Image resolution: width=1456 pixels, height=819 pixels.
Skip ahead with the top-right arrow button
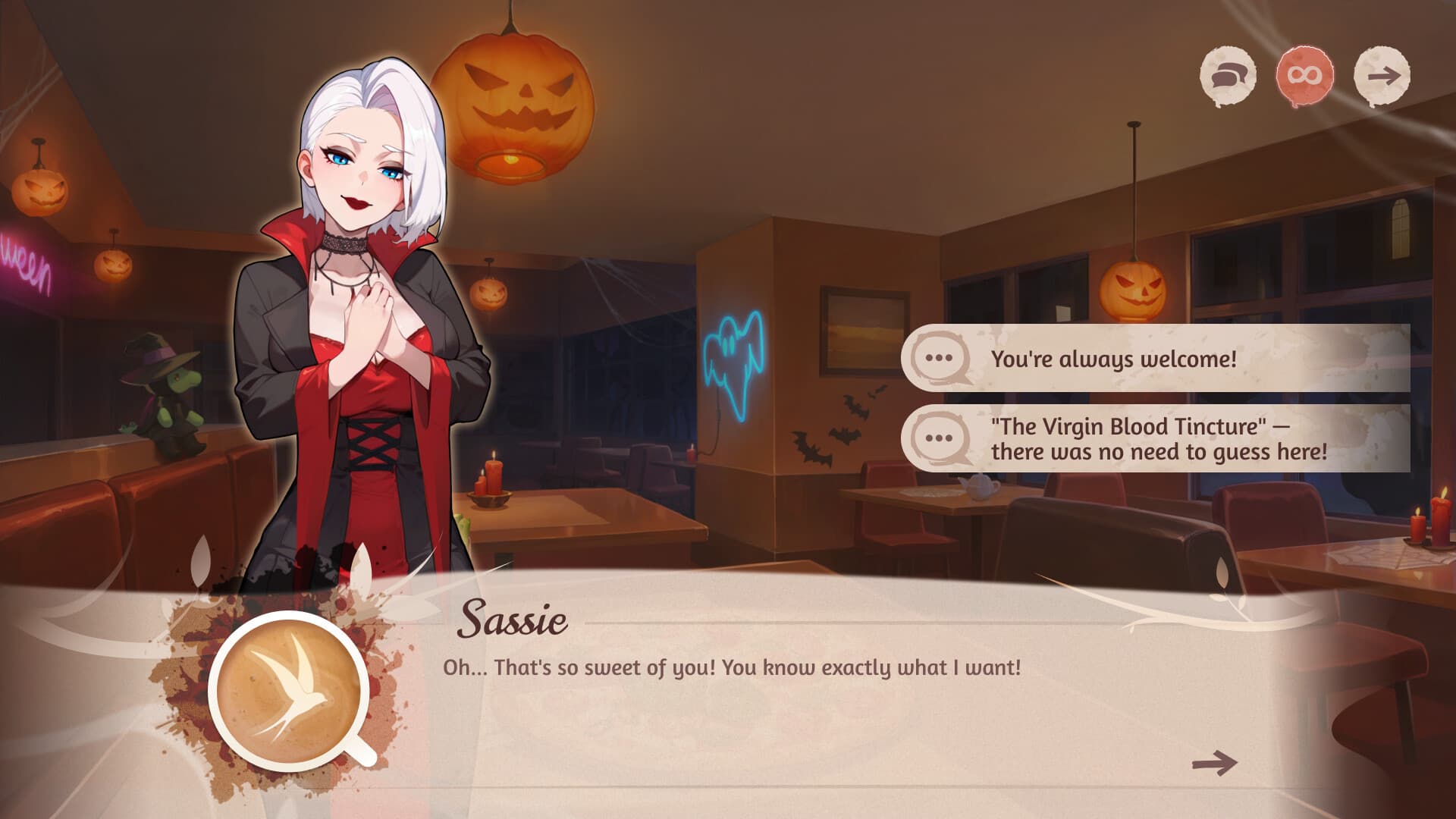[1382, 76]
